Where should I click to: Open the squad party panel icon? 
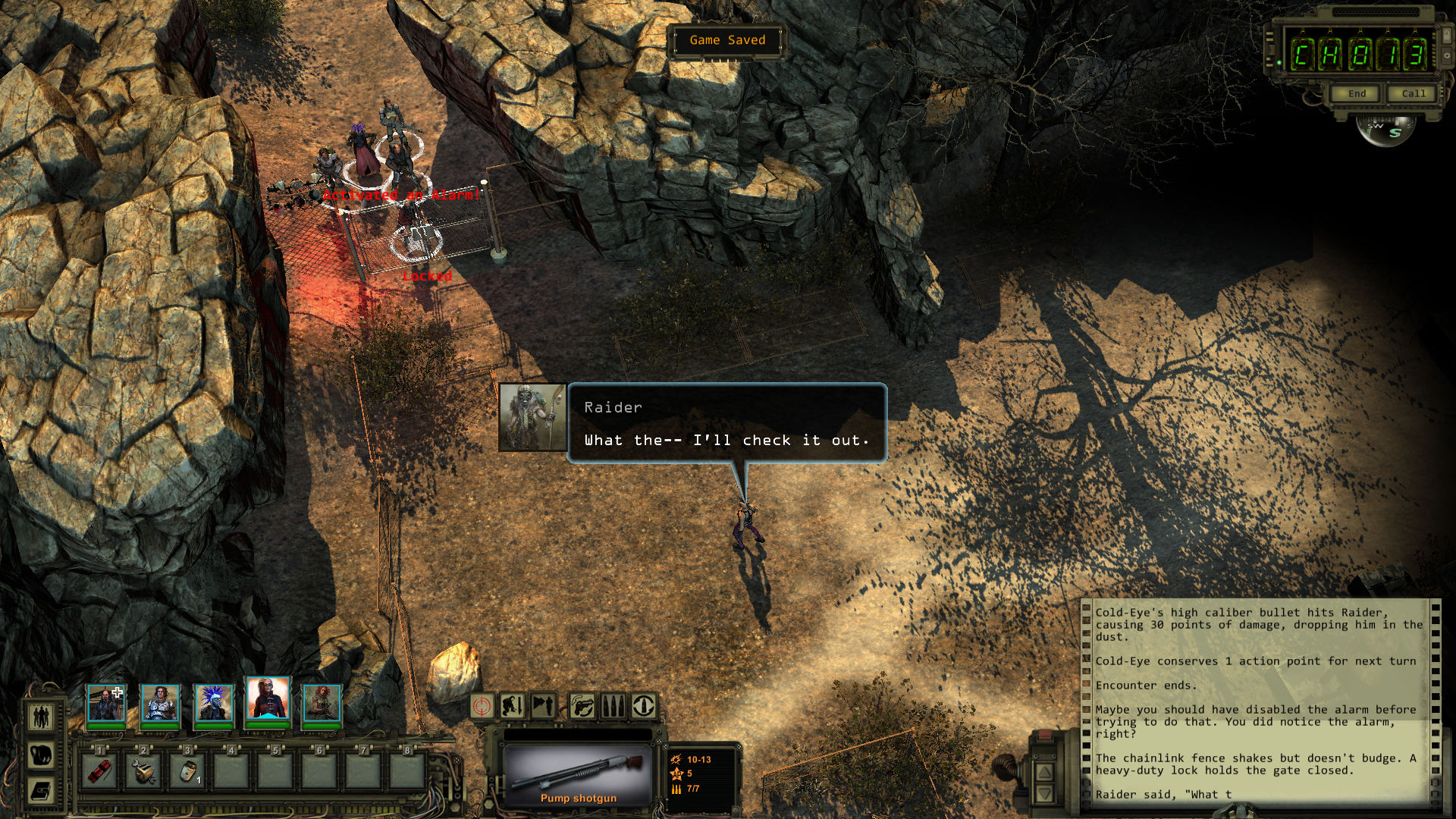point(39,716)
